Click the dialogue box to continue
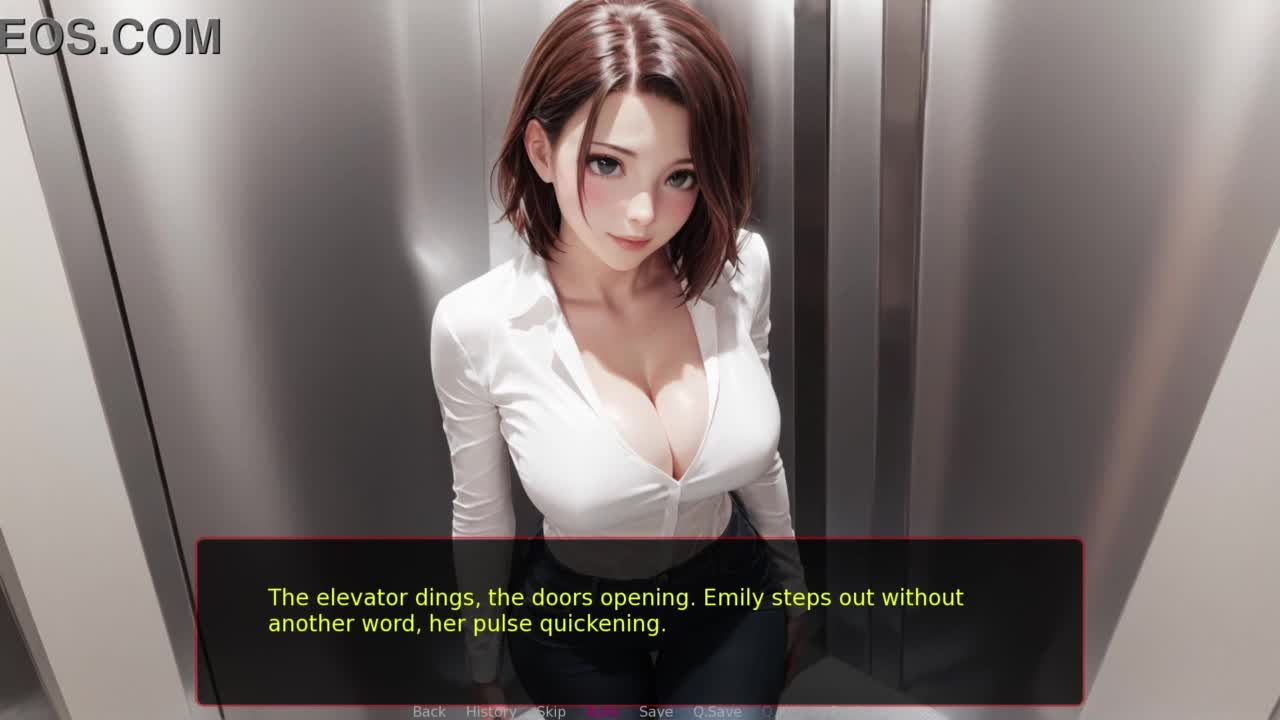This screenshot has width=1280, height=720. [639, 620]
